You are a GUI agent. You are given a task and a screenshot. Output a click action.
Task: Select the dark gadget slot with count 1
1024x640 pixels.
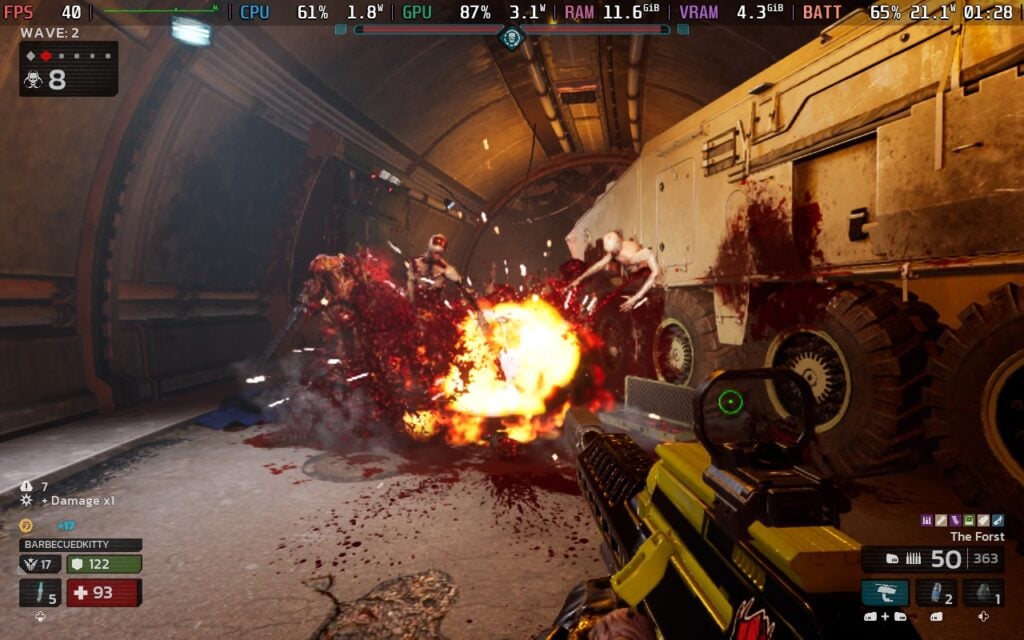983,593
